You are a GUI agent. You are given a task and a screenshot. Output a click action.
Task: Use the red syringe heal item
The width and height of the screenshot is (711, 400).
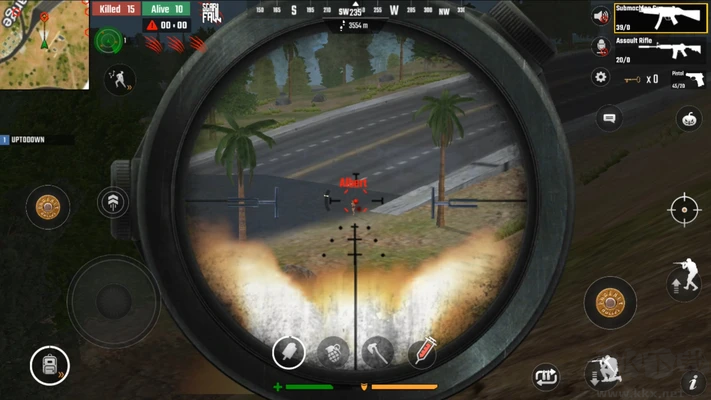pyautogui.click(x=422, y=351)
